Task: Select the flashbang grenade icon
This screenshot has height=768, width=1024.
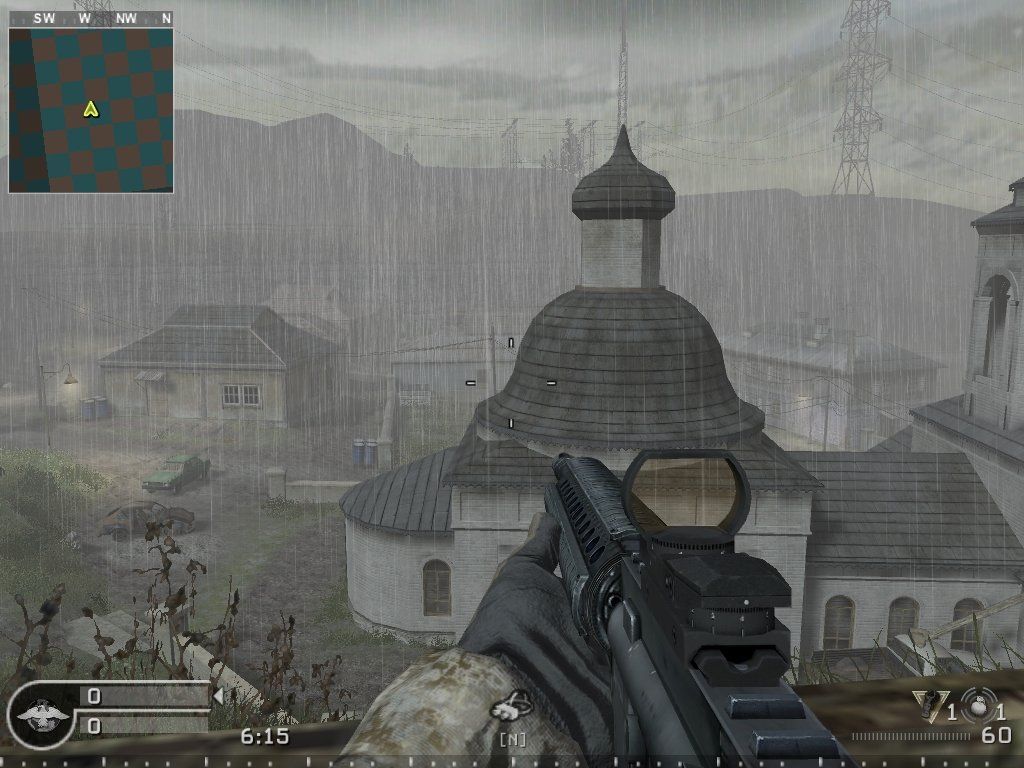Action: pyautogui.click(x=930, y=707)
